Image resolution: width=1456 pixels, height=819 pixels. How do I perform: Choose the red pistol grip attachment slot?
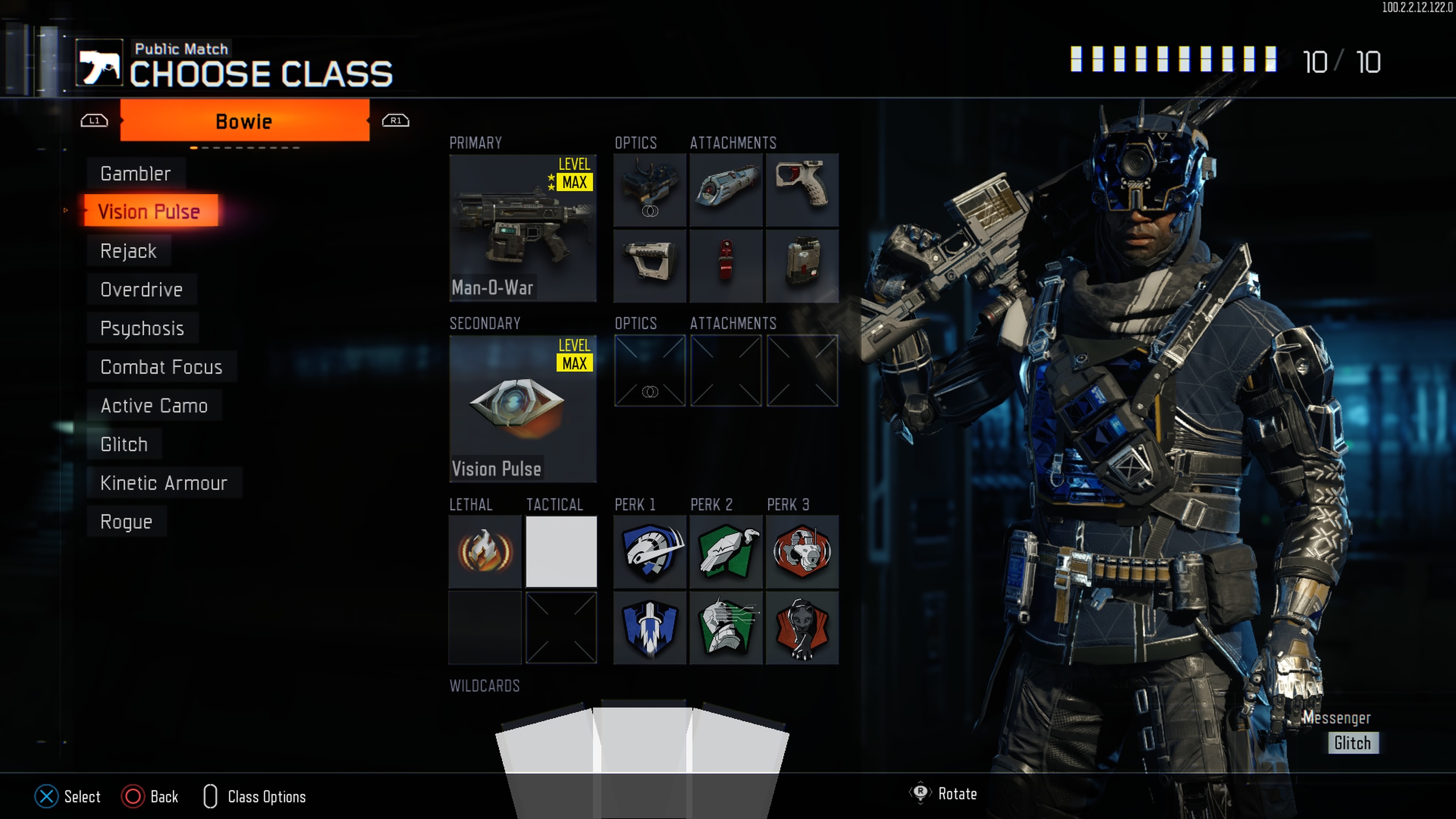pos(802,190)
